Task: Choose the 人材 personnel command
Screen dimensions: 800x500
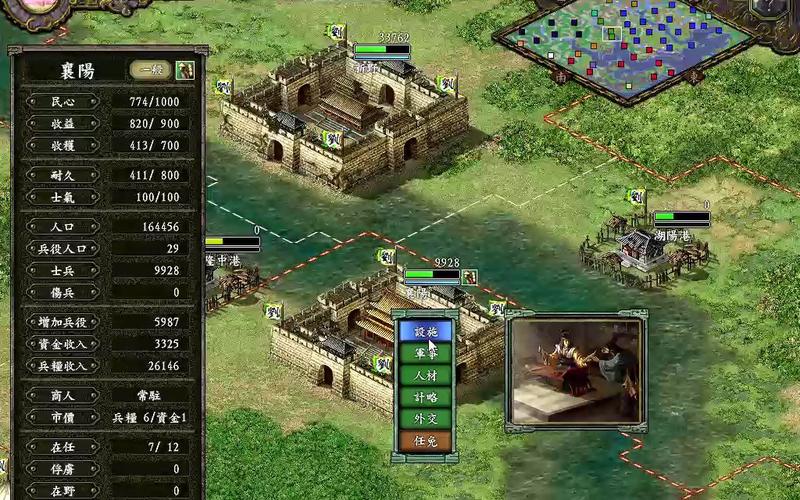Action: click(425, 375)
